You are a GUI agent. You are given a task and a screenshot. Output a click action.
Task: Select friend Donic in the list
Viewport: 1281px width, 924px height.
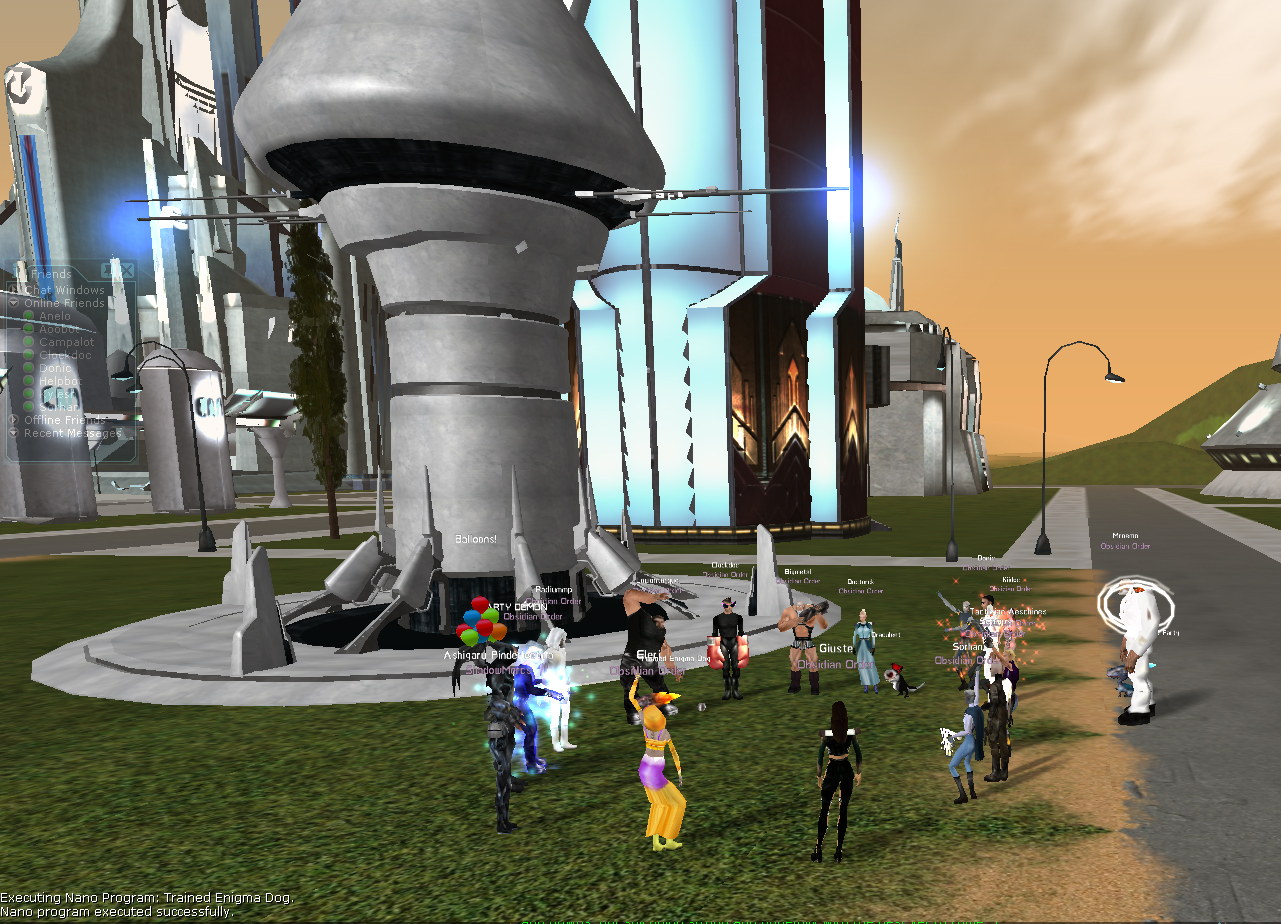click(x=55, y=368)
